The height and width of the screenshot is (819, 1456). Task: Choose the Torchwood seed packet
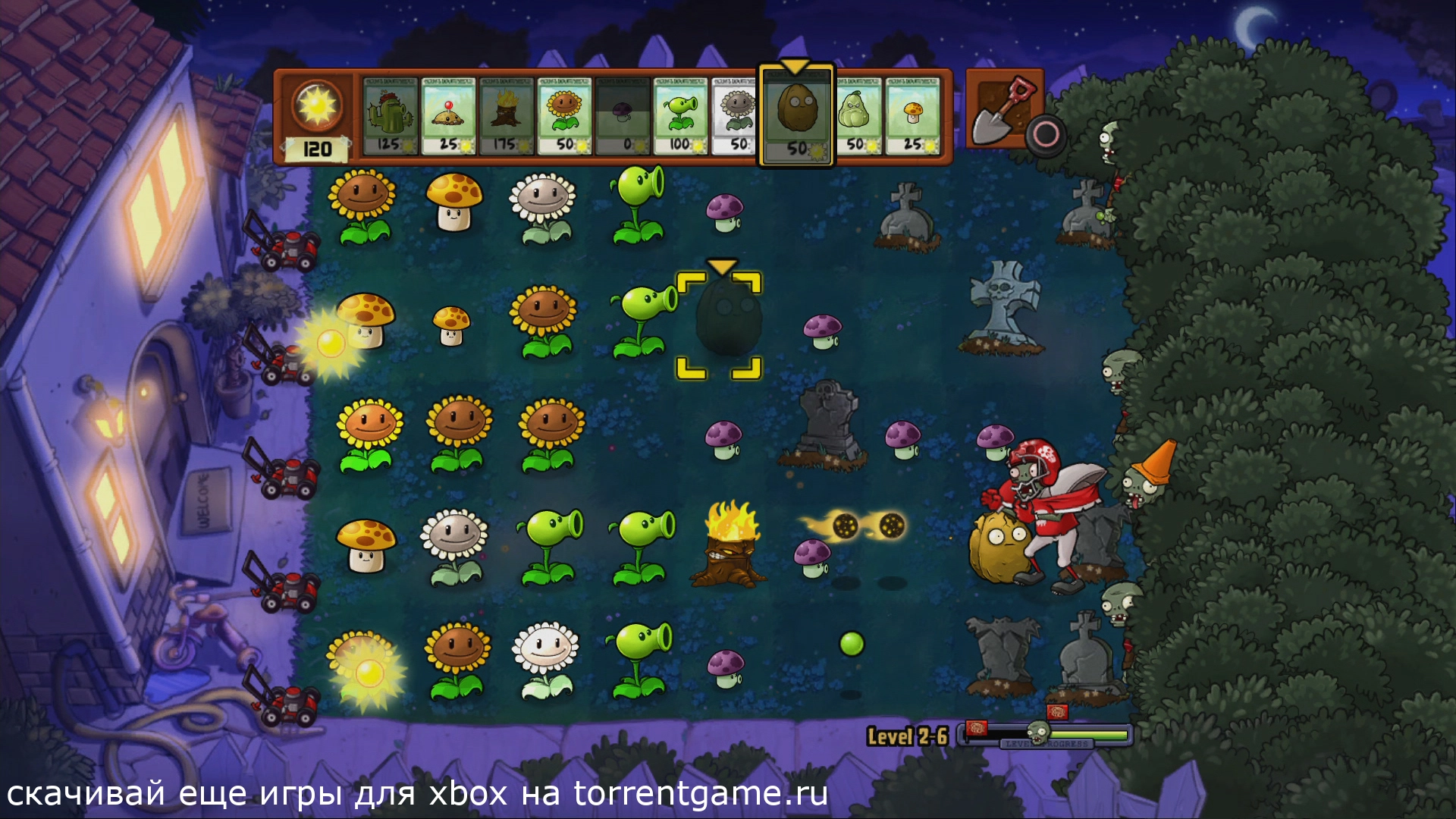point(507,116)
